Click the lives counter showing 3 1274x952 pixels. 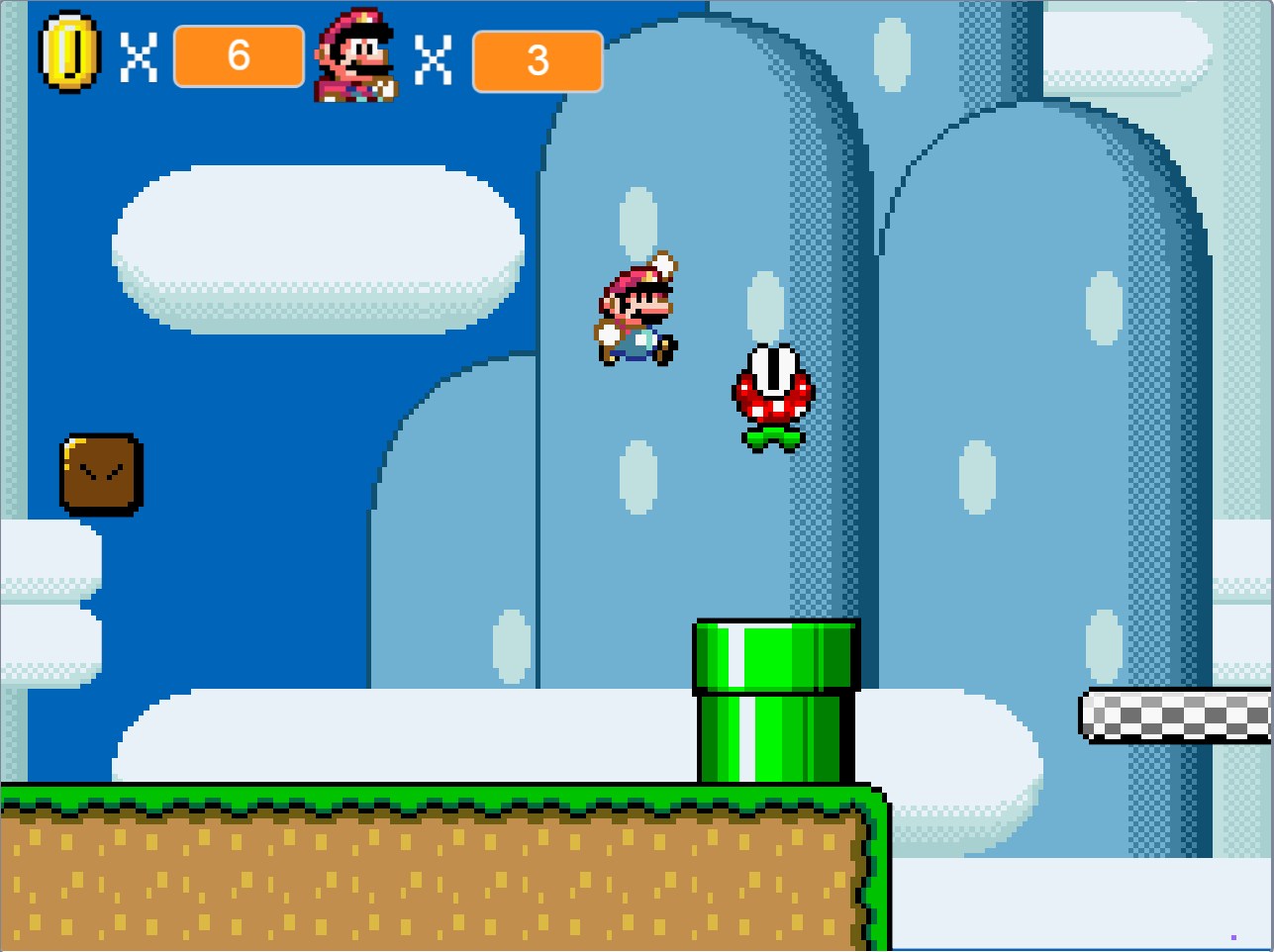click(x=538, y=59)
